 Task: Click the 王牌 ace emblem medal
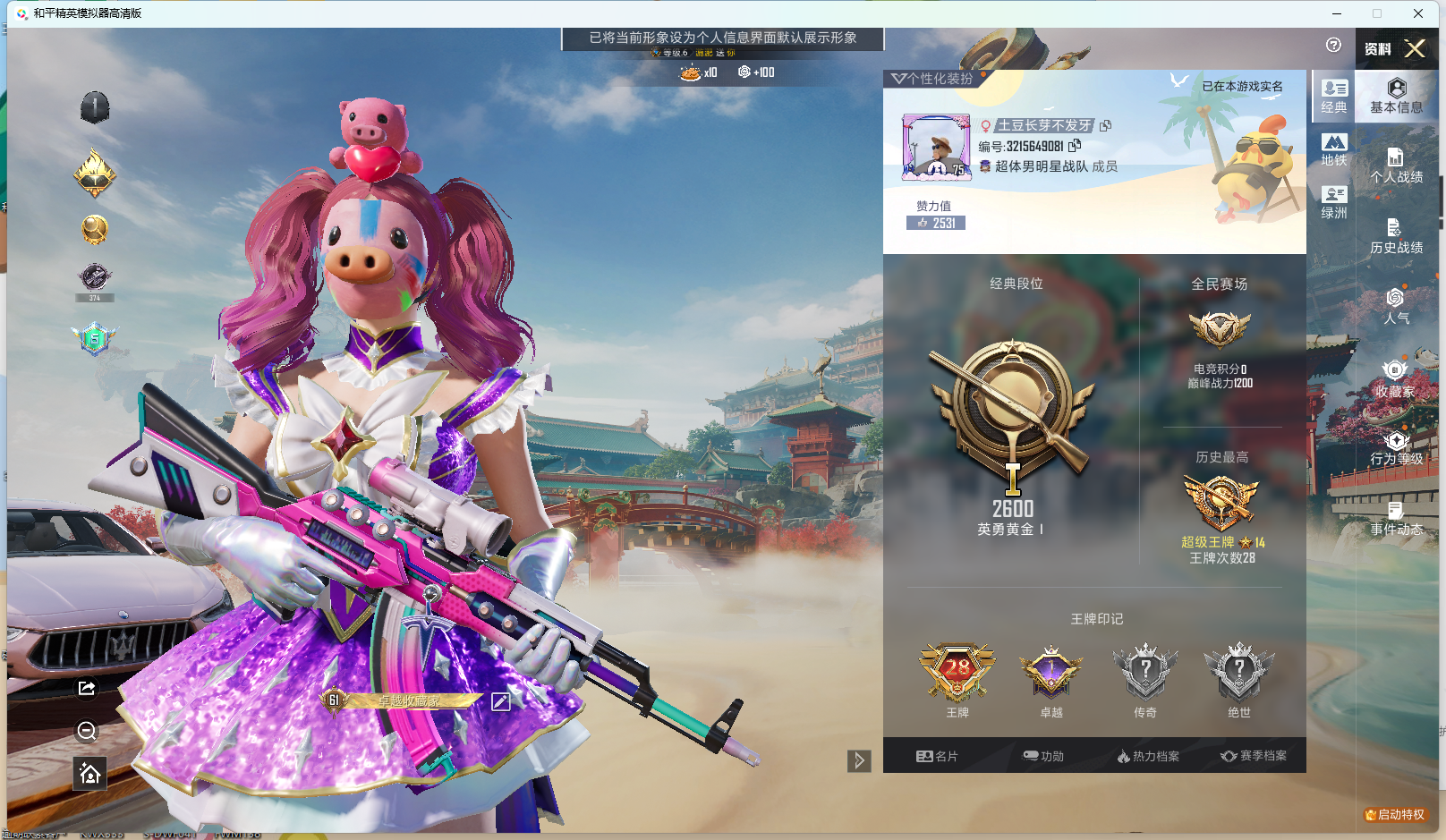(957, 674)
